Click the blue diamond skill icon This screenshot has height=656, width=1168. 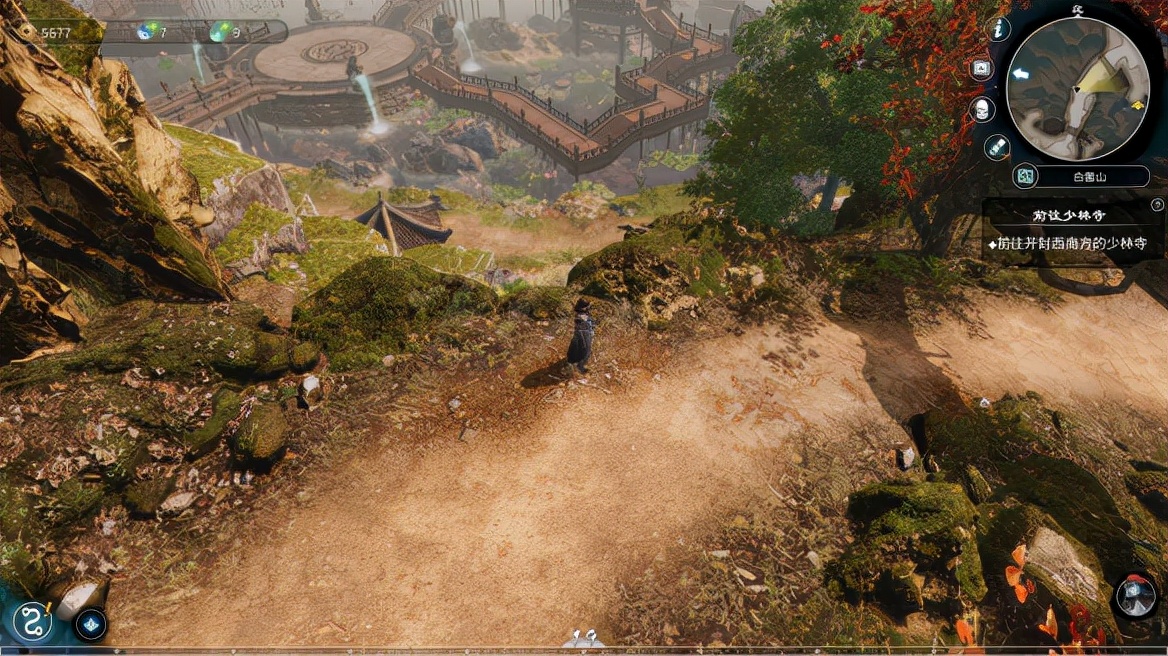point(91,624)
